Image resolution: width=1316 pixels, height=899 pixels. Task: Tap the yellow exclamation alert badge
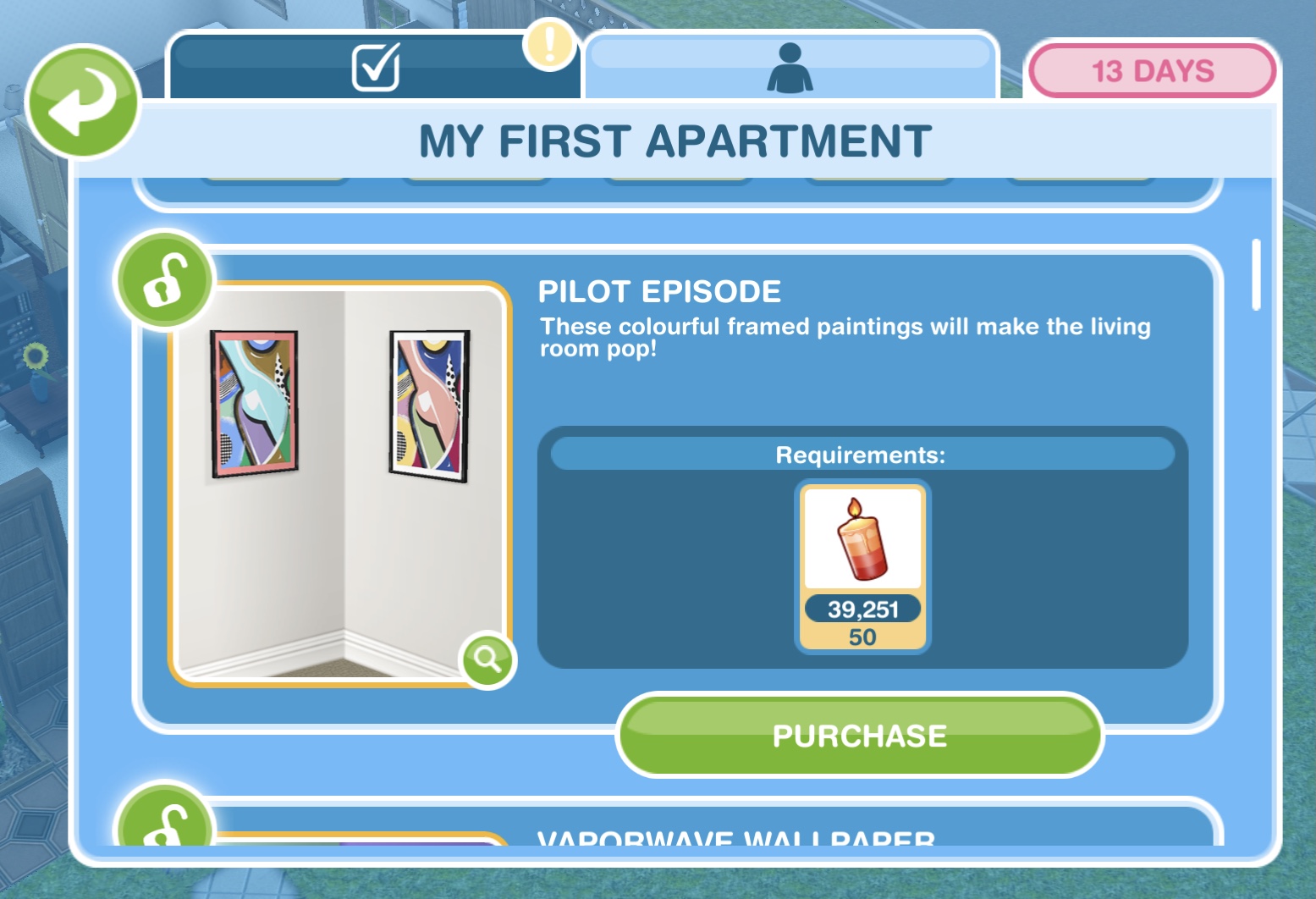pos(549,43)
